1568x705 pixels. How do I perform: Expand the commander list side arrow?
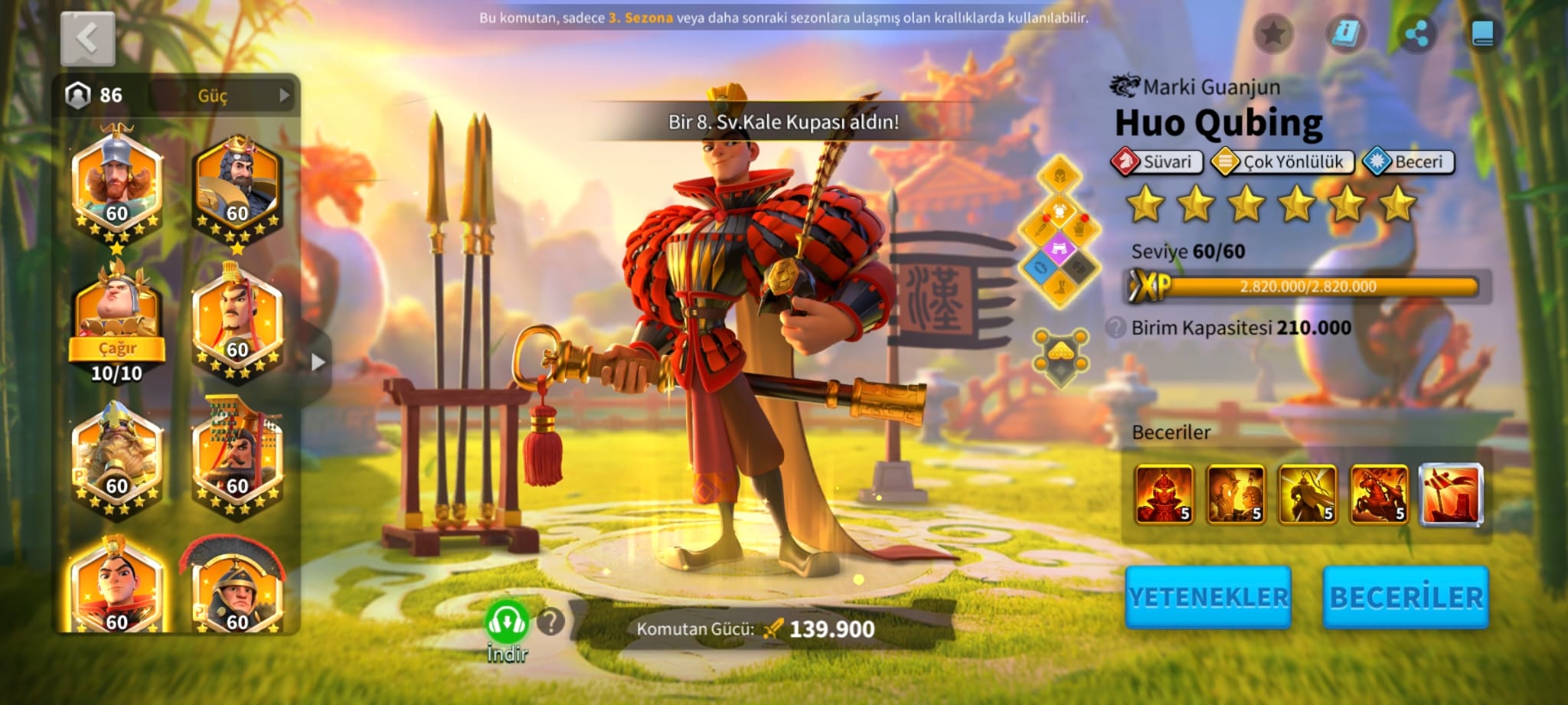pyautogui.click(x=318, y=362)
